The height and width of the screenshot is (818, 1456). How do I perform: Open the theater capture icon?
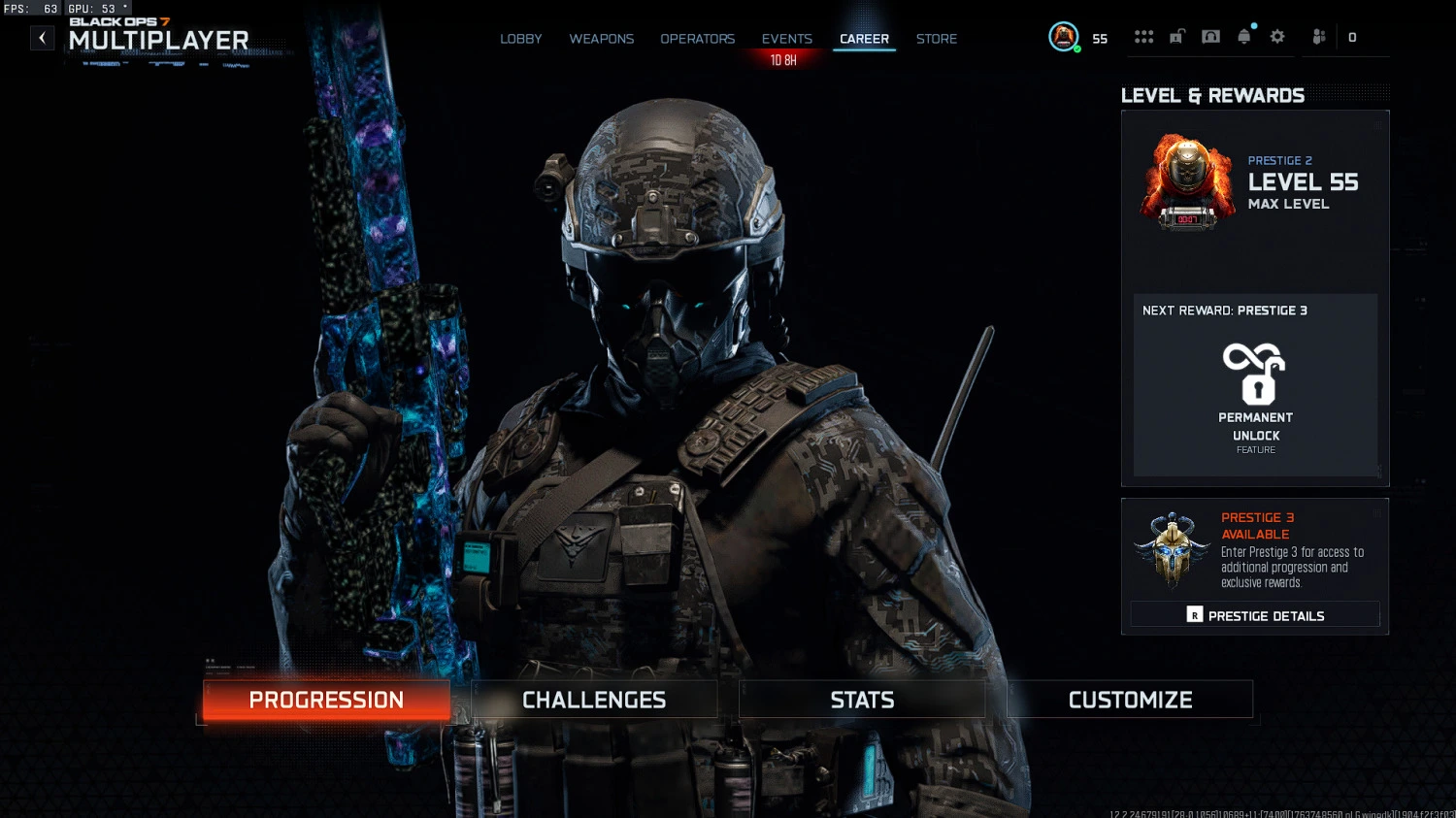1210,36
